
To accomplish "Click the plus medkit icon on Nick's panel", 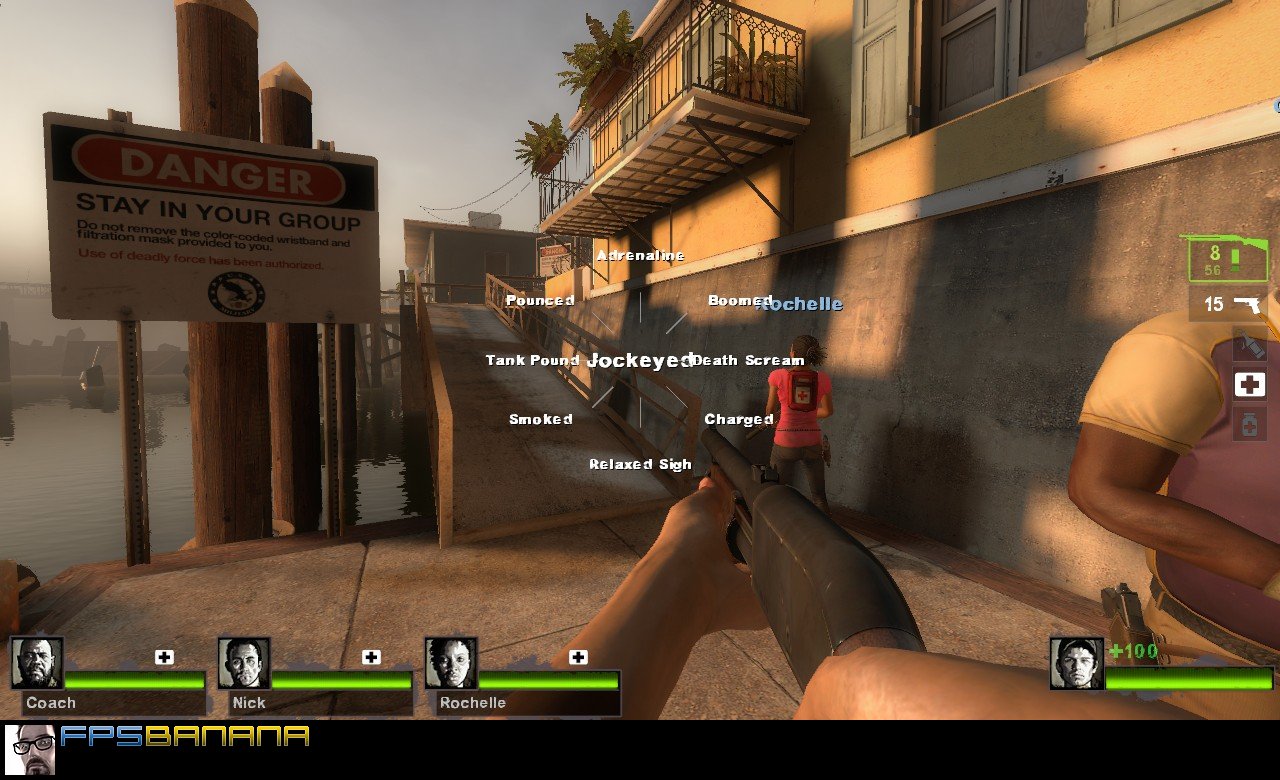I will pyautogui.click(x=372, y=656).
